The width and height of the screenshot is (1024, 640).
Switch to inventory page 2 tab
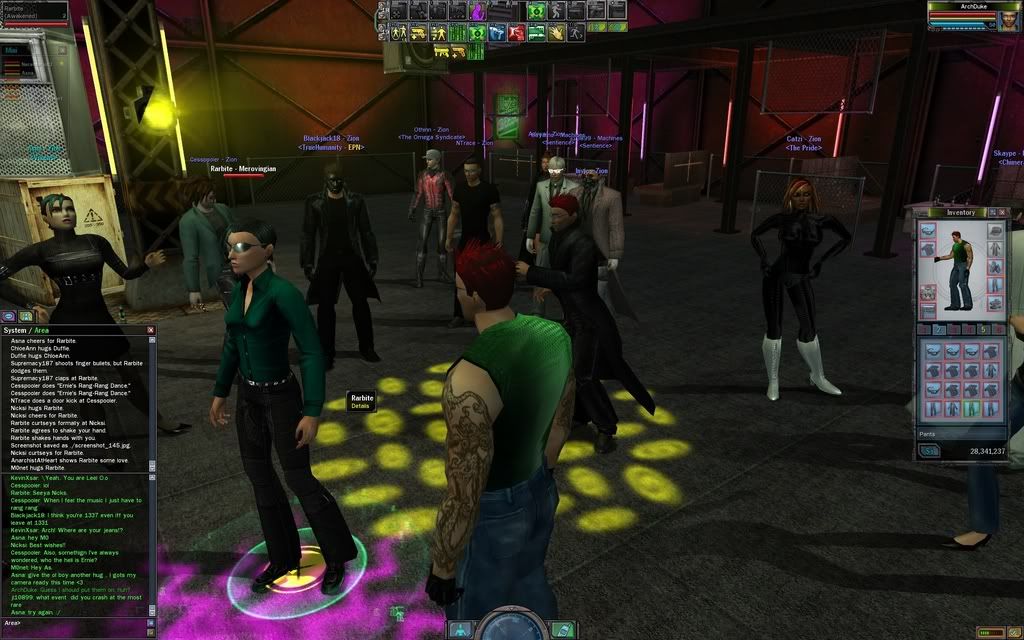pyautogui.click(x=939, y=329)
